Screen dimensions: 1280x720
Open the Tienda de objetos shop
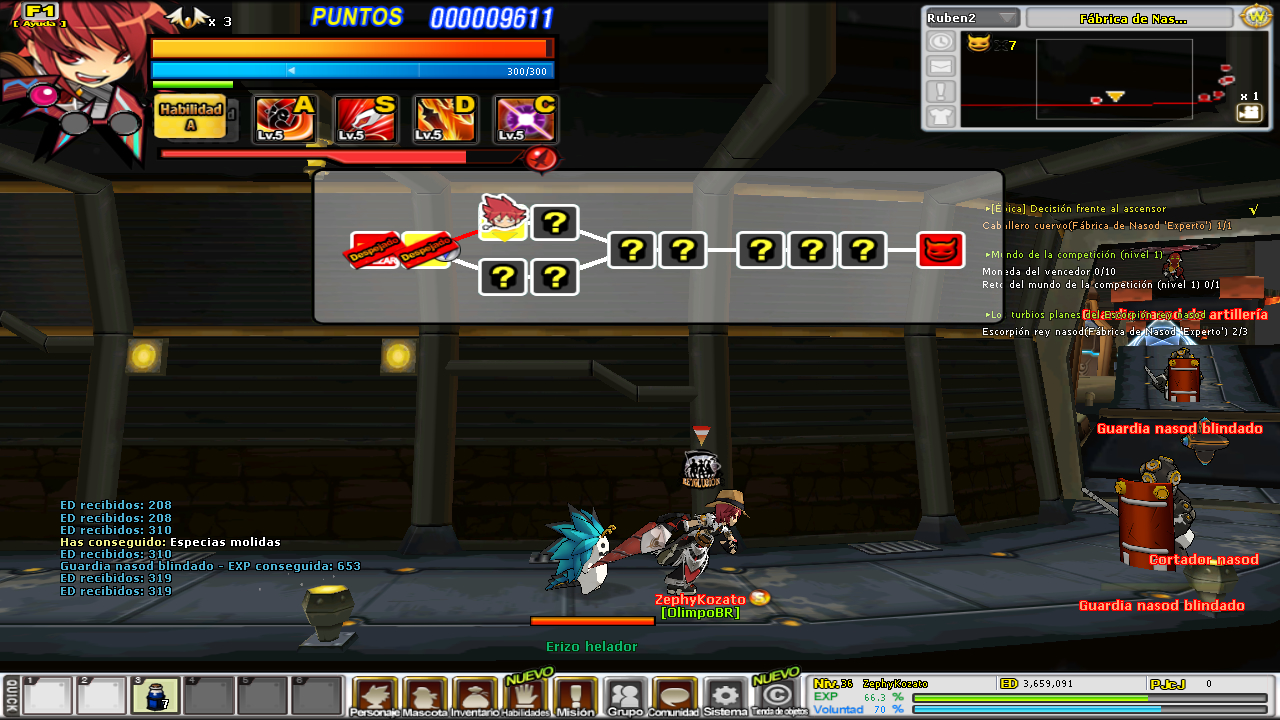coord(779,696)
